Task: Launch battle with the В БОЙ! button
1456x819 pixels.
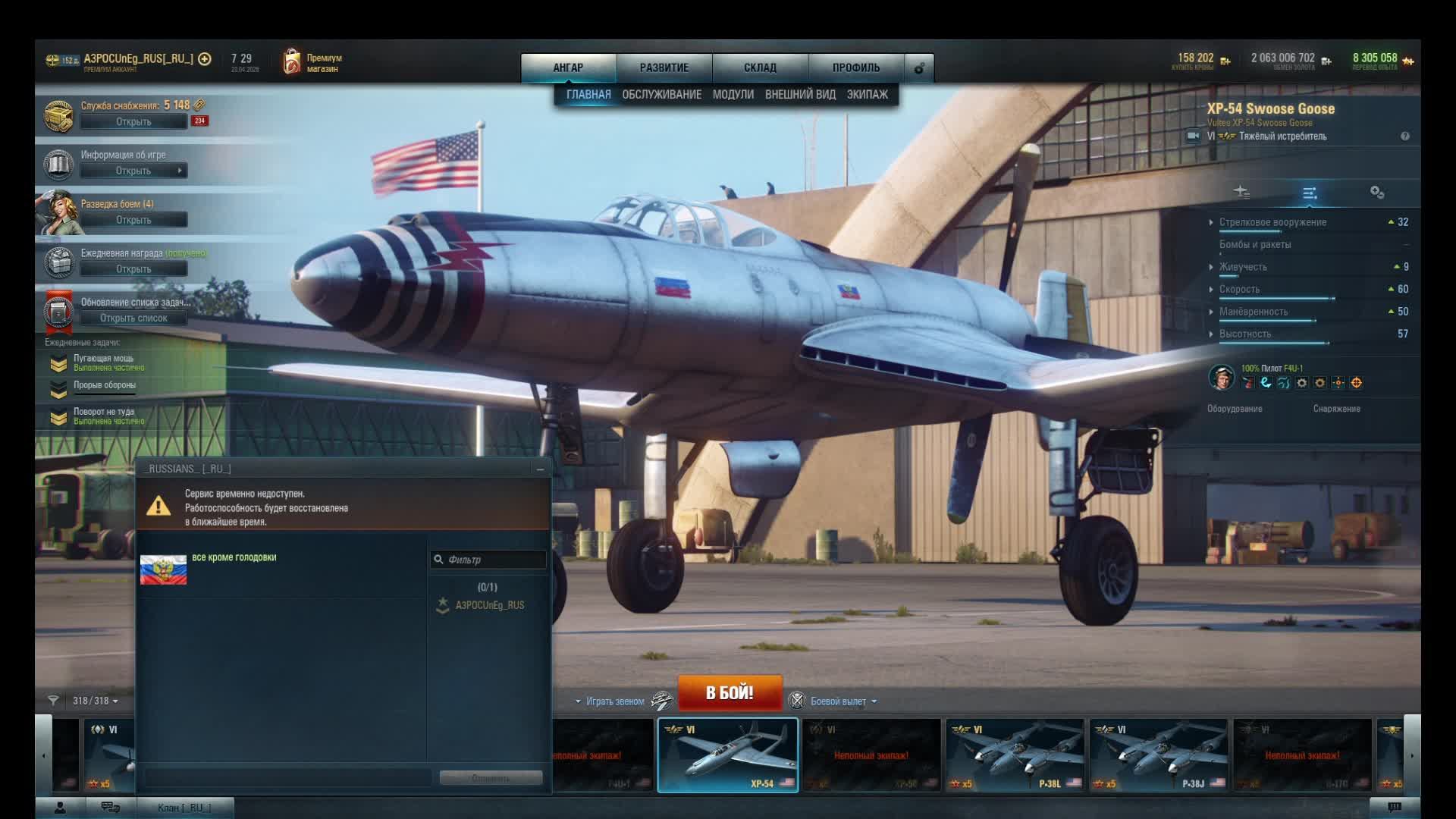Action: pyautogui.click(x=730, y=692)
